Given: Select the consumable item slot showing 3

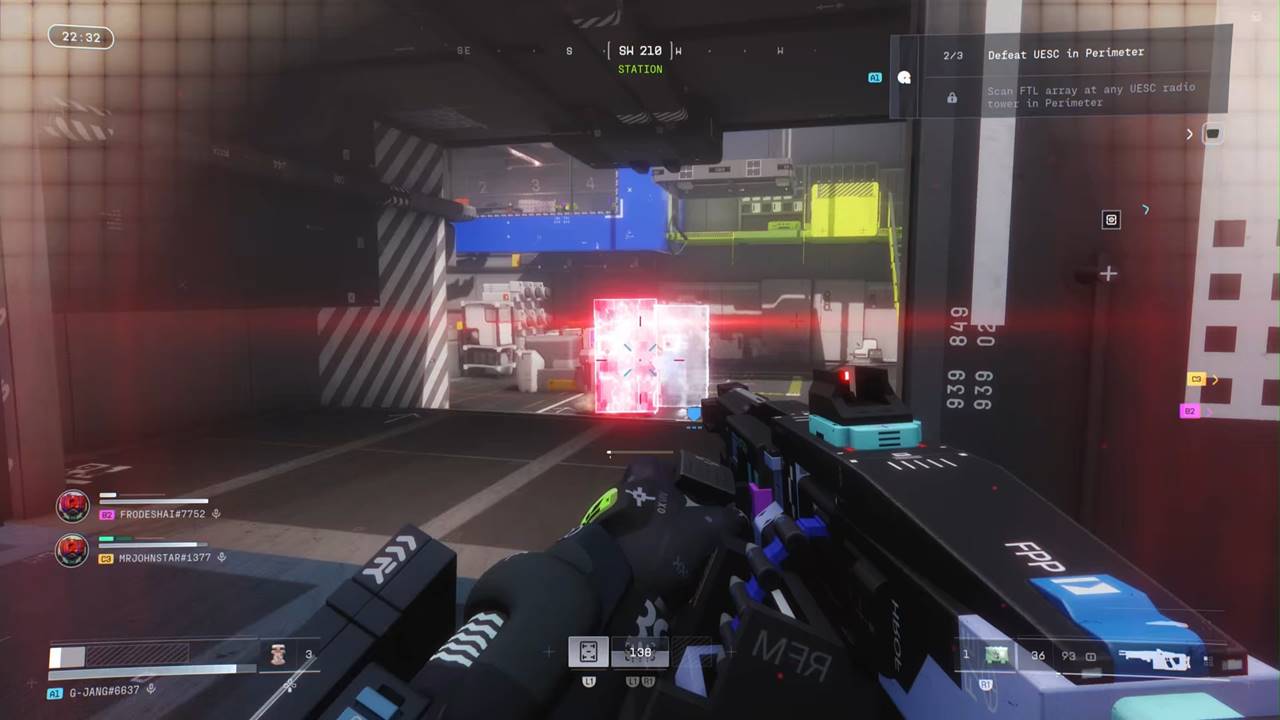Looking at the screenshot, I should click(279, 655).
